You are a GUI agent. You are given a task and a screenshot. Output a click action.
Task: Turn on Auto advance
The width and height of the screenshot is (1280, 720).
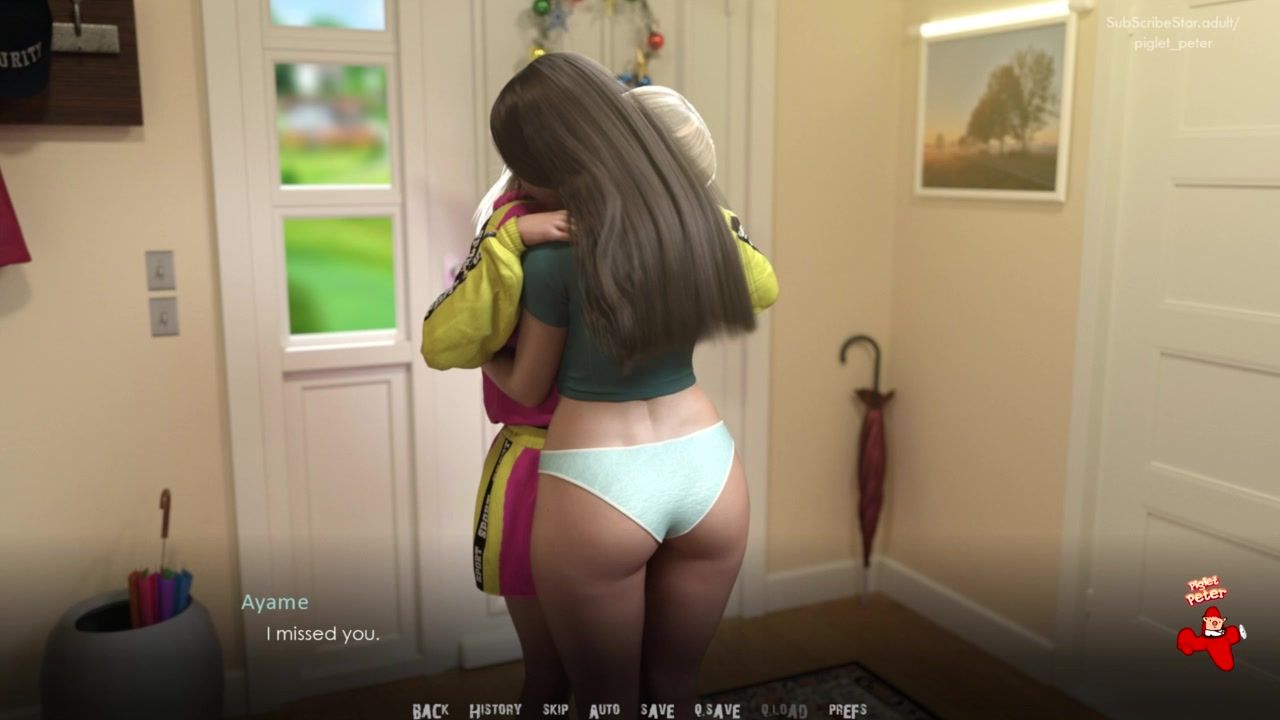[604, 710]
